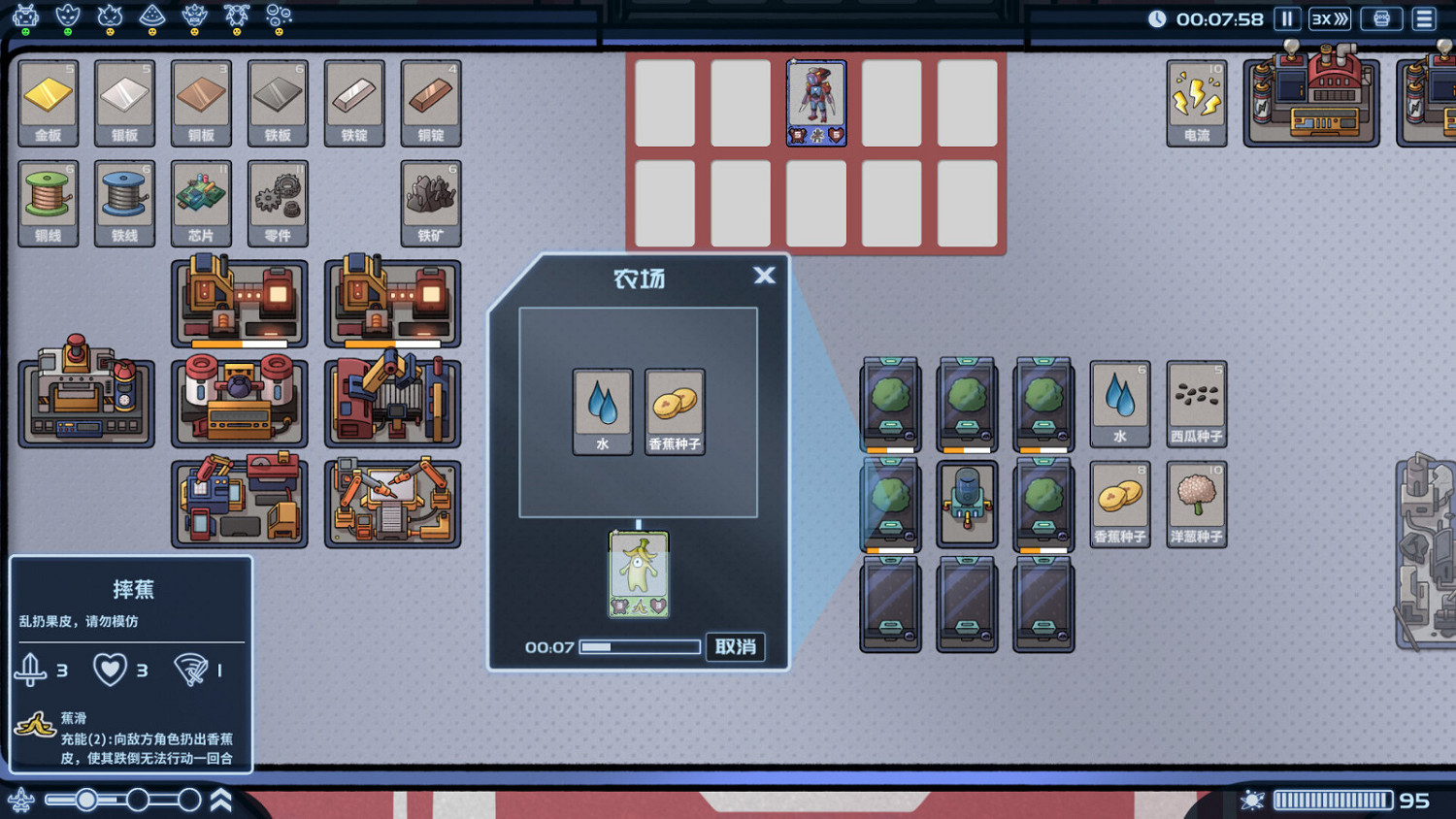Select the 电流 electricity card
1456x819 pixels.
pos(1197,102)
